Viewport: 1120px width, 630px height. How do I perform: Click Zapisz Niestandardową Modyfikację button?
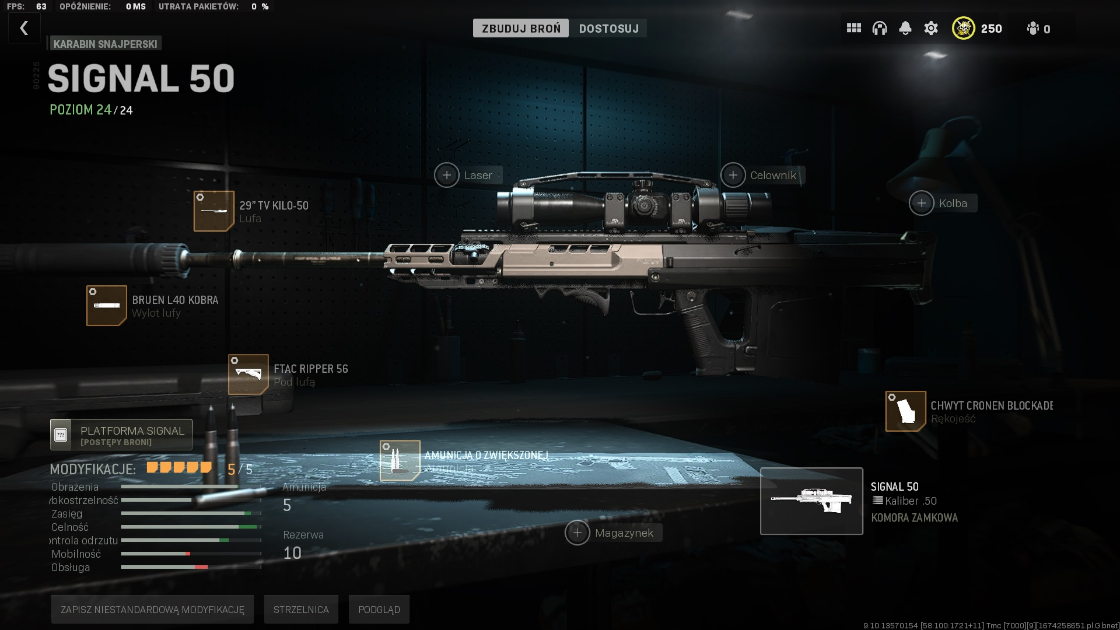coord(152,609)
